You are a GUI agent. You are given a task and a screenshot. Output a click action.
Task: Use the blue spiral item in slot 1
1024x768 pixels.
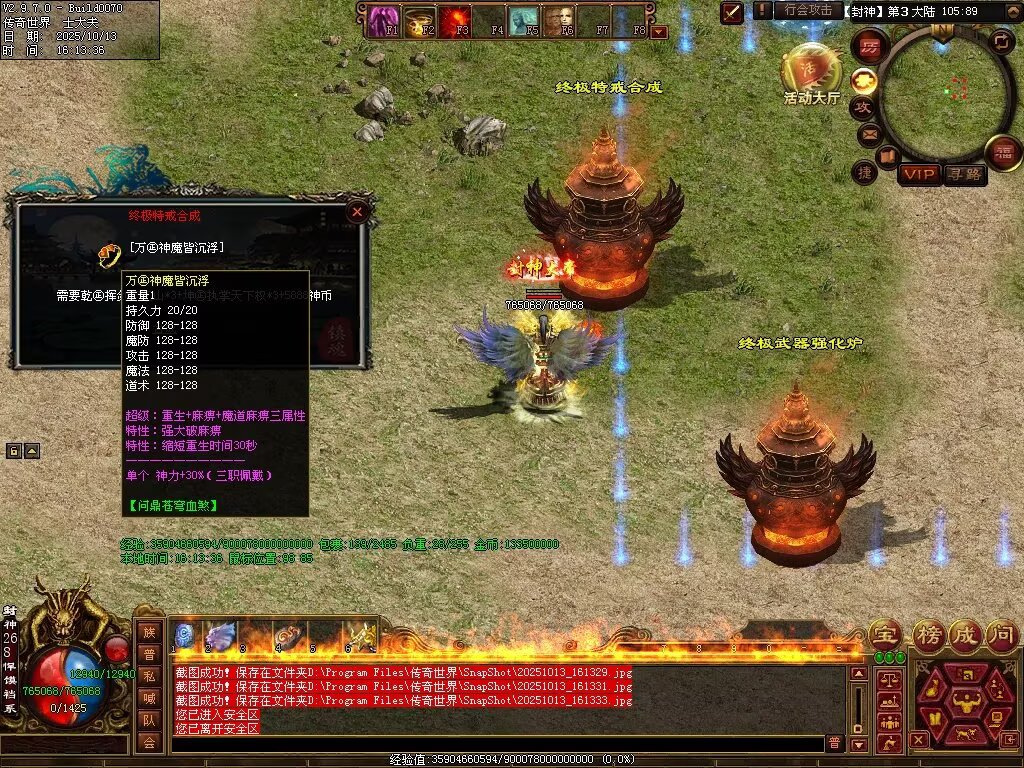pos(185,636)
